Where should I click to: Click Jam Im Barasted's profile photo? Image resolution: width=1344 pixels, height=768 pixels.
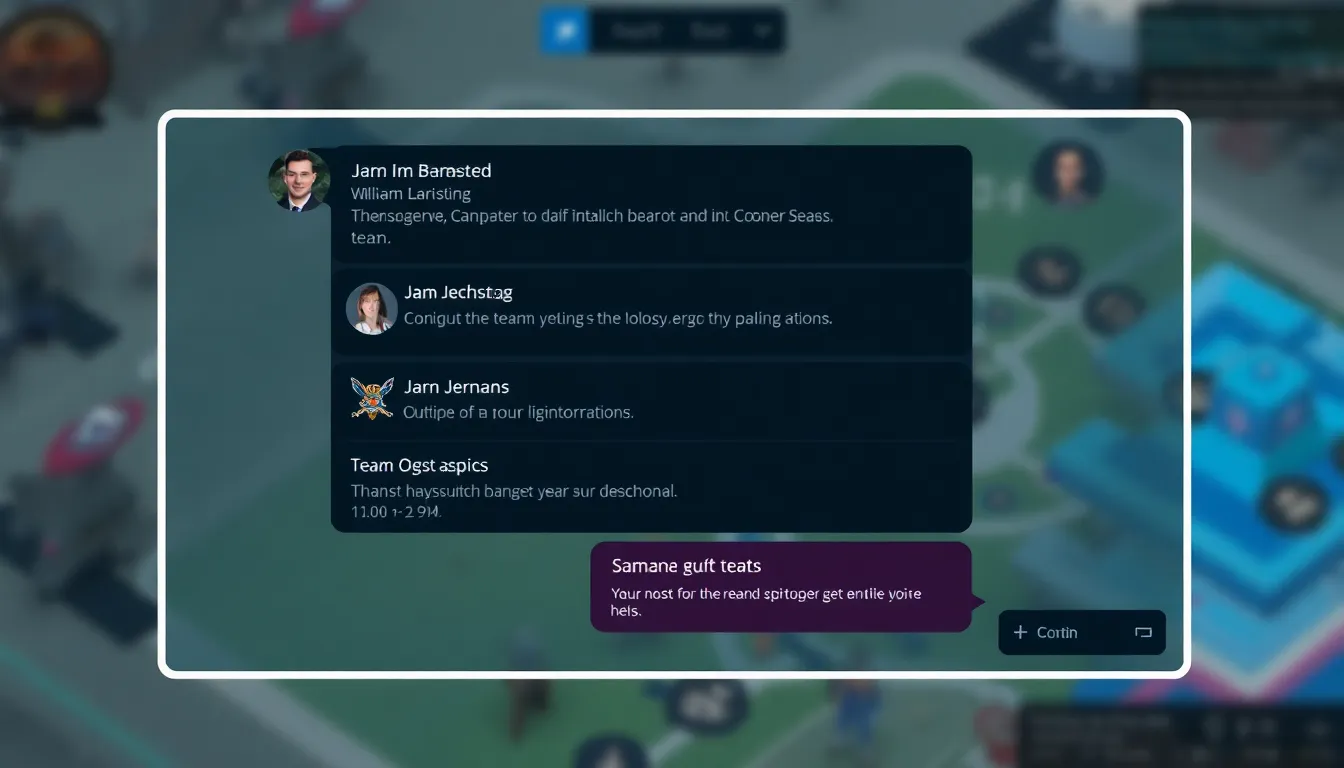297,181
